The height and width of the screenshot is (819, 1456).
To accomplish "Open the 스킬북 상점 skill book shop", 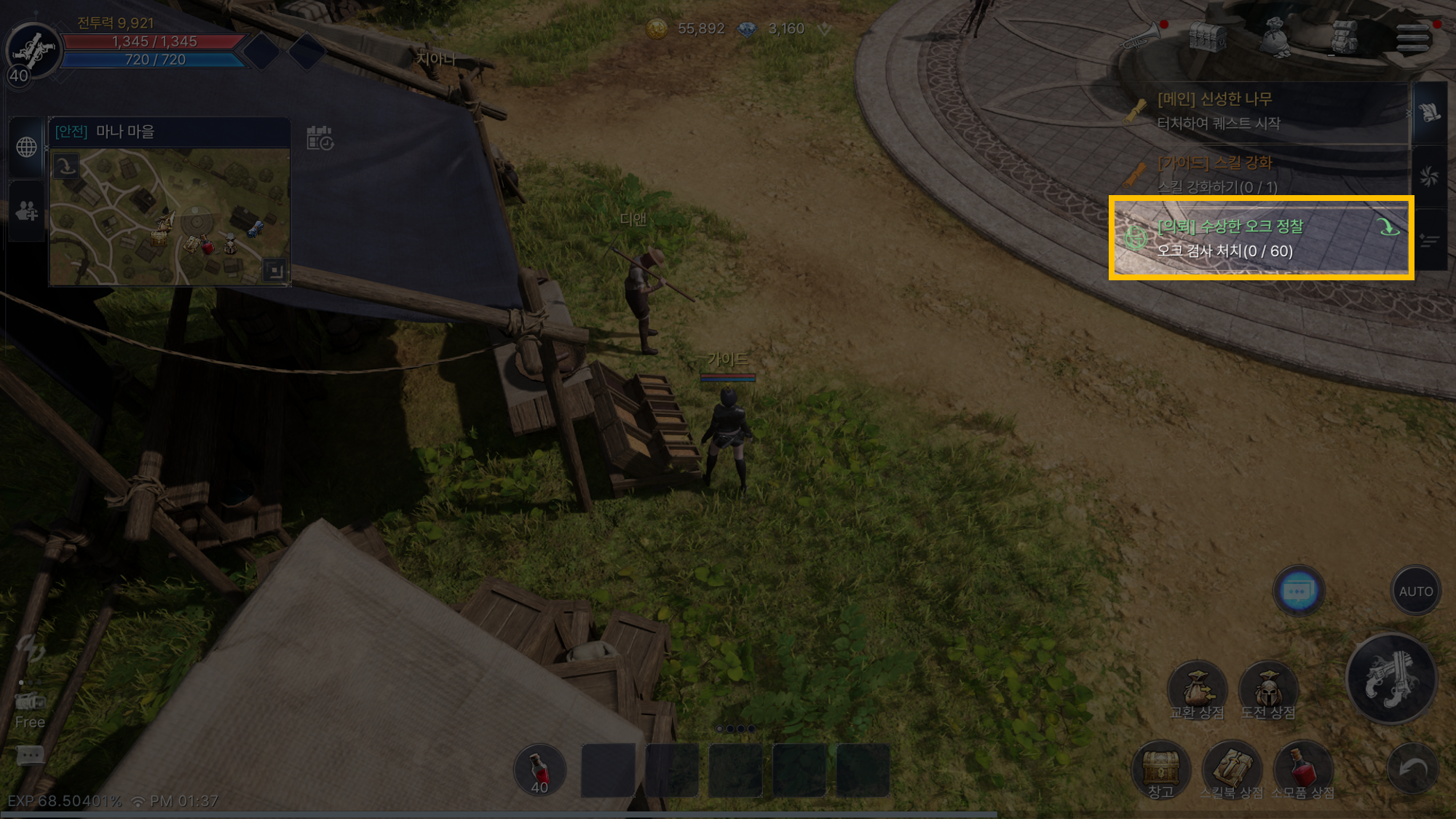I will 1232,770.
